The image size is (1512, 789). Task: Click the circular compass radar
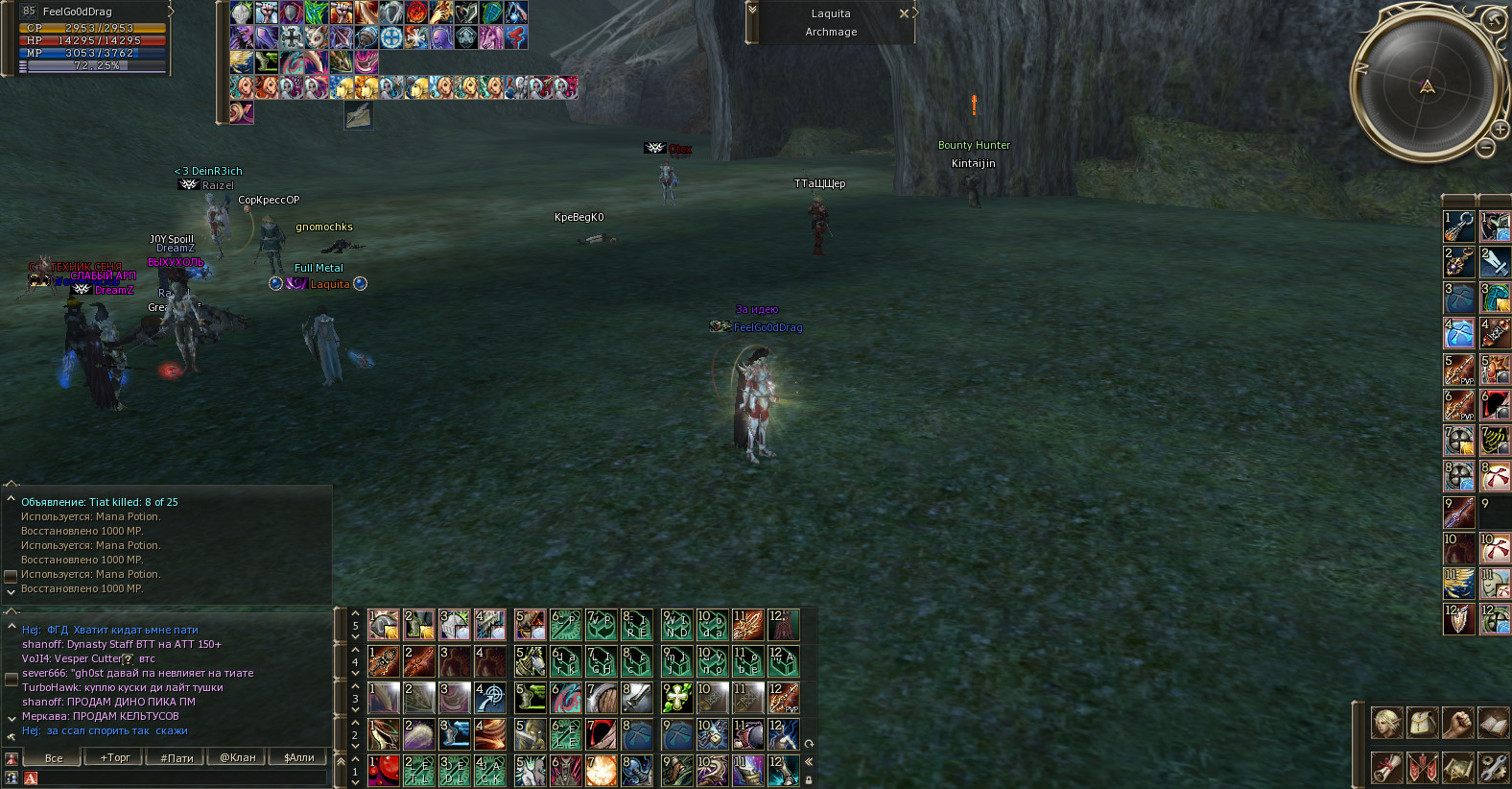tap(1427, 86)
